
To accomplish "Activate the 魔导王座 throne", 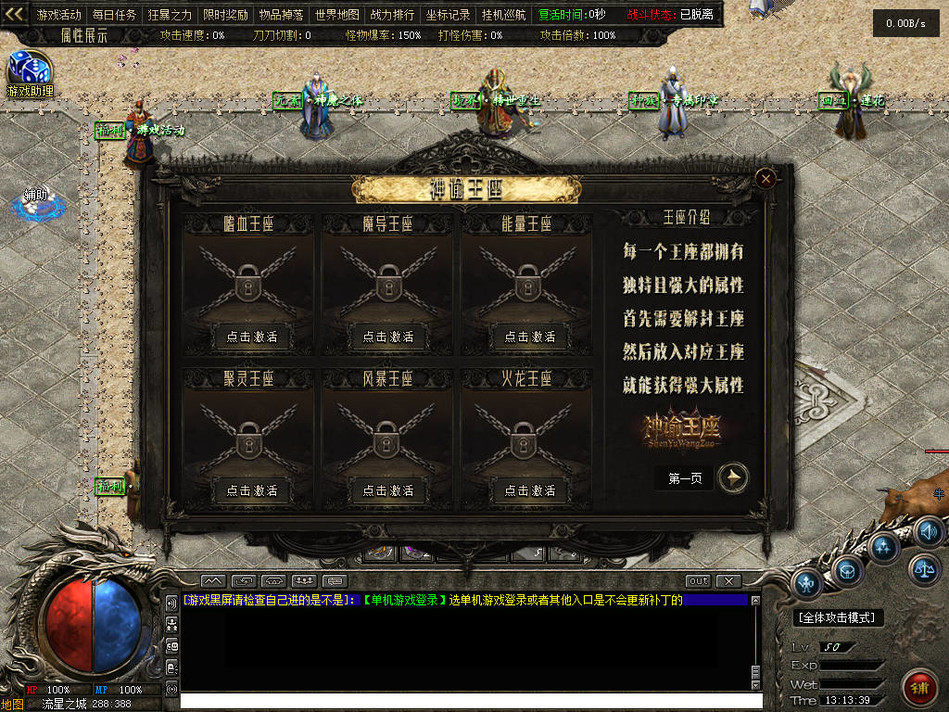I will 388,337.
